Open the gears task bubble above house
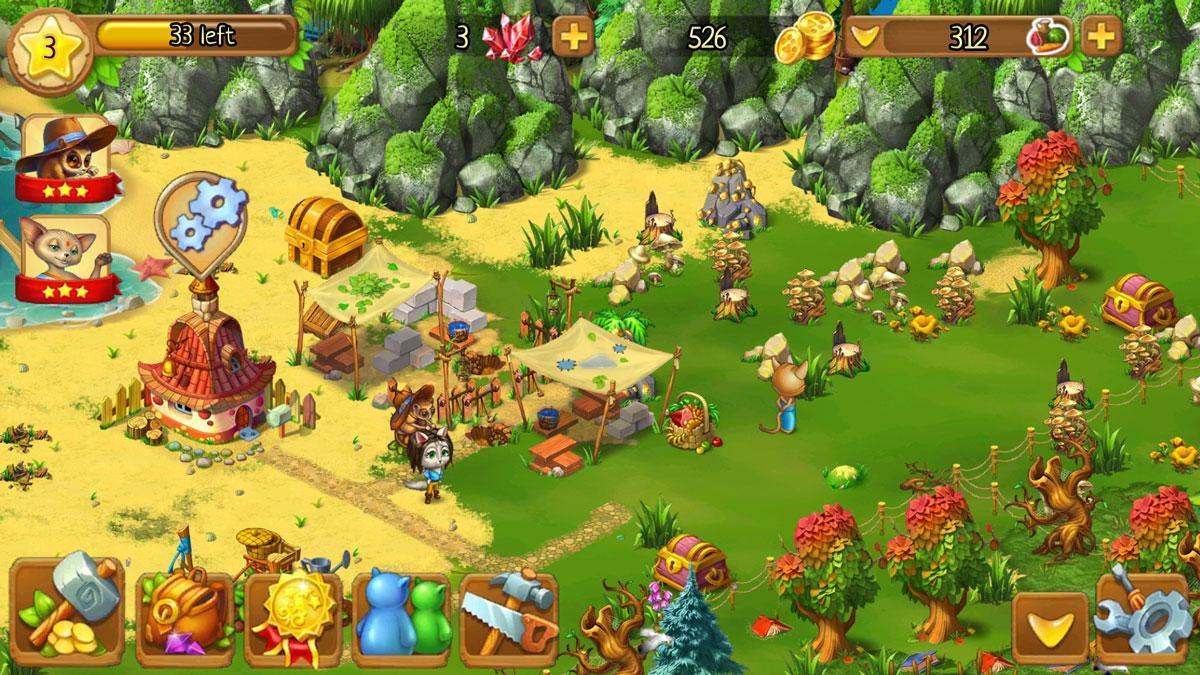 pyautogui.click(x=201, y=220)
